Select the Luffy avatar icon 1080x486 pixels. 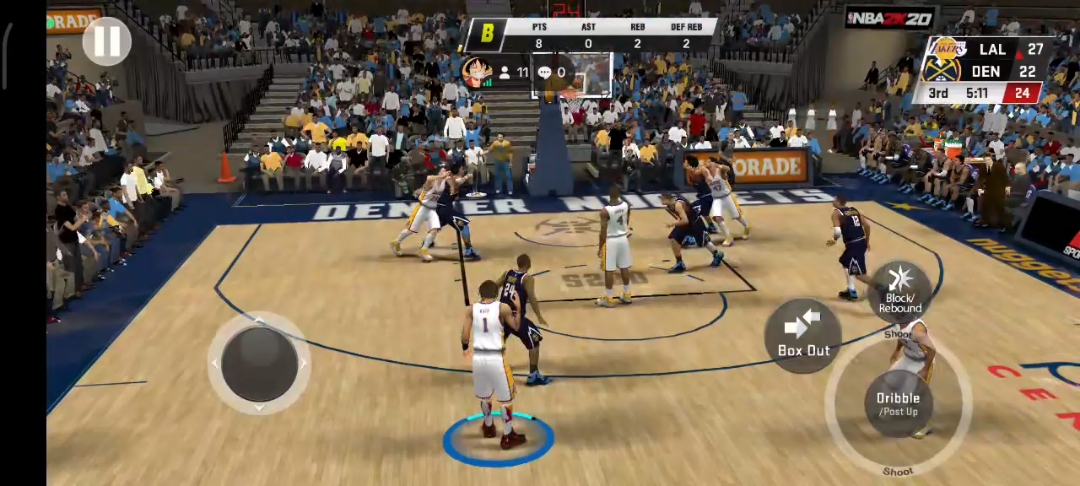(x=474, y=71)
